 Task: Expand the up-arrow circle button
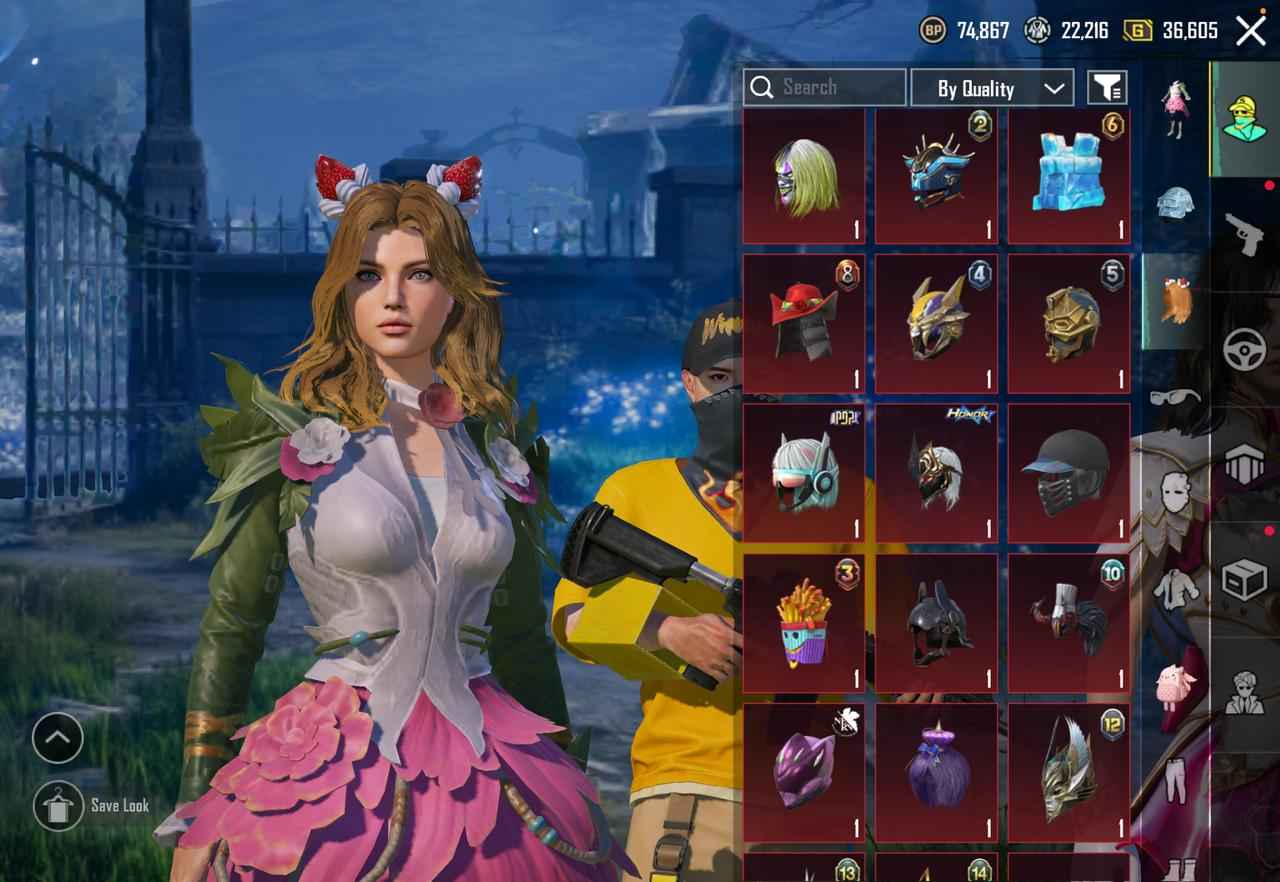coord(58,739)
